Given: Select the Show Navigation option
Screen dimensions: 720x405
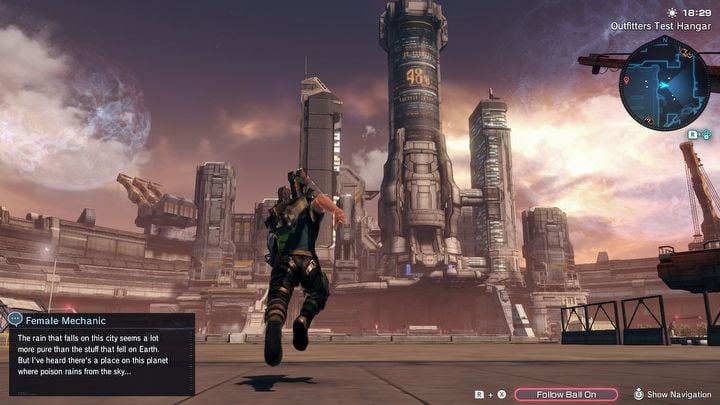Looking at the screenshot, I should pos(679,394).
